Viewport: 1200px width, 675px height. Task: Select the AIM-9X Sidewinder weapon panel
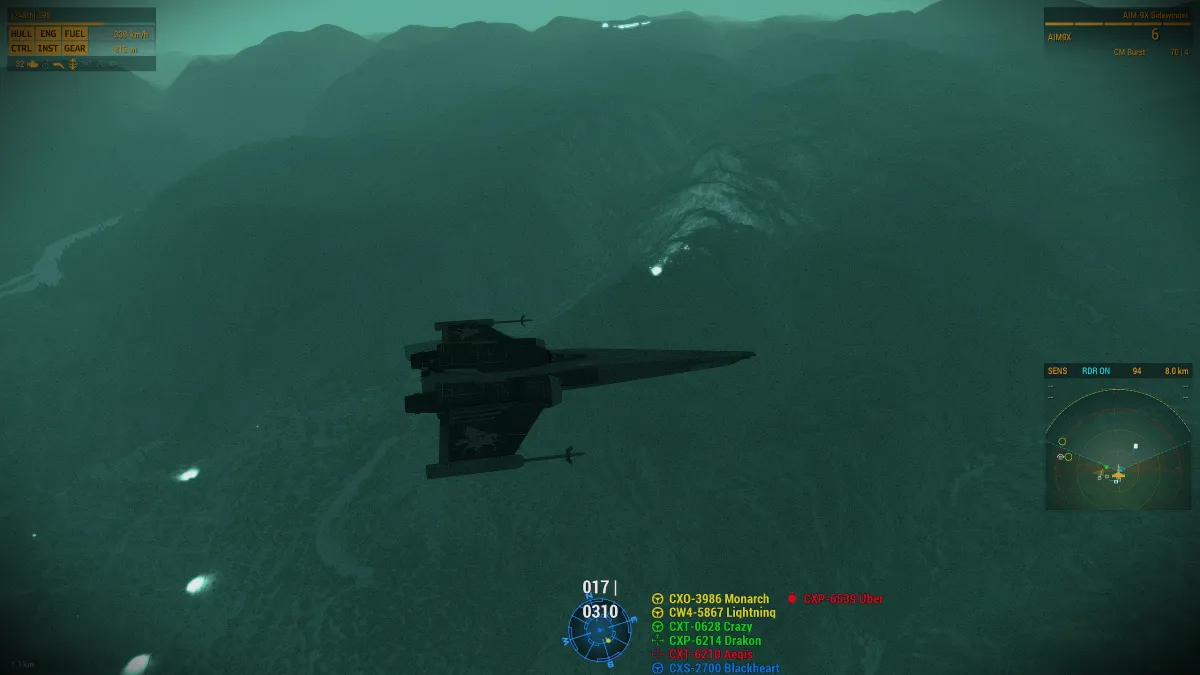[x=1118, y=34]
